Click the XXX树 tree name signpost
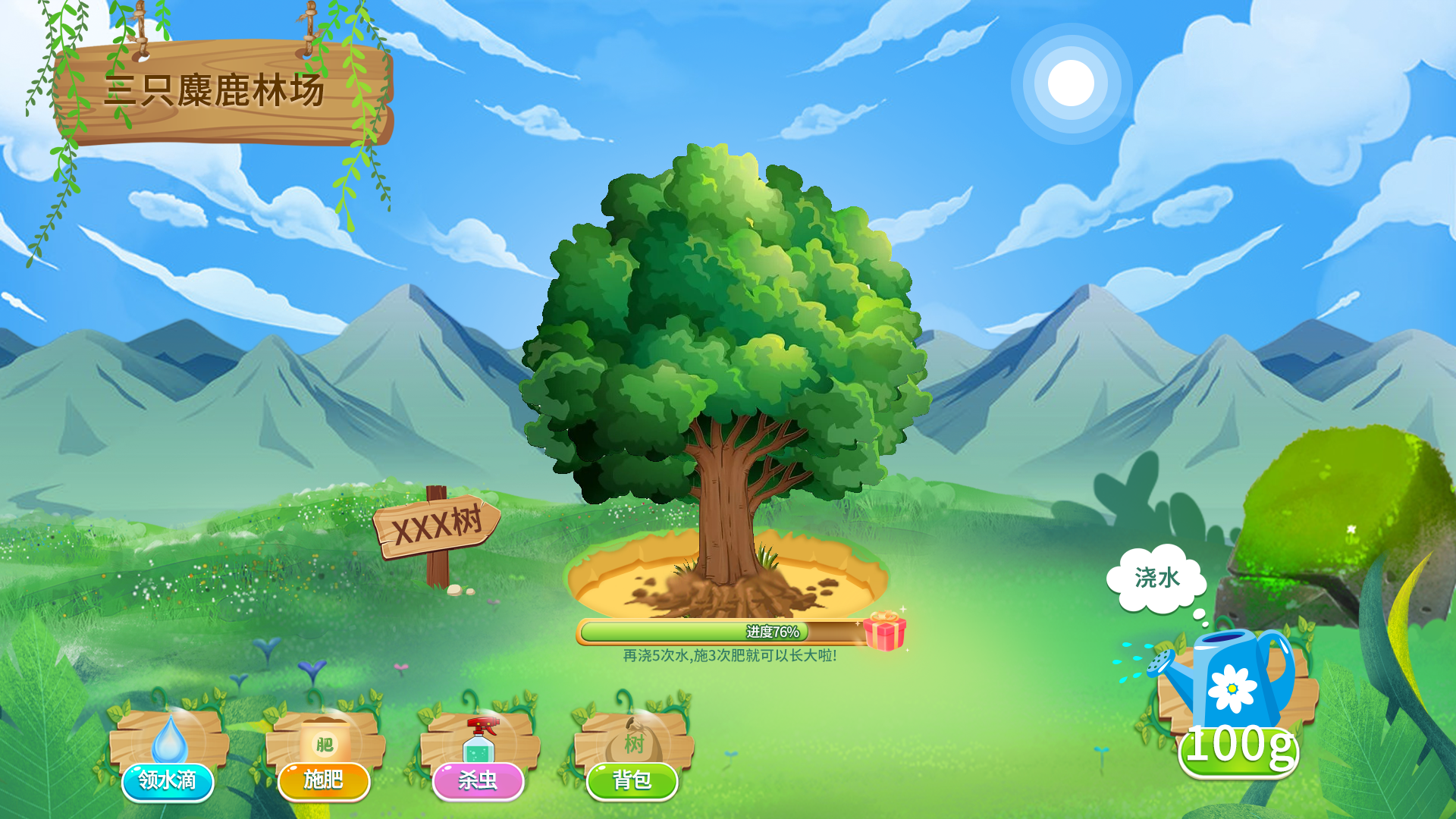This screenshot has width=1456, height=819. (437, 524)
